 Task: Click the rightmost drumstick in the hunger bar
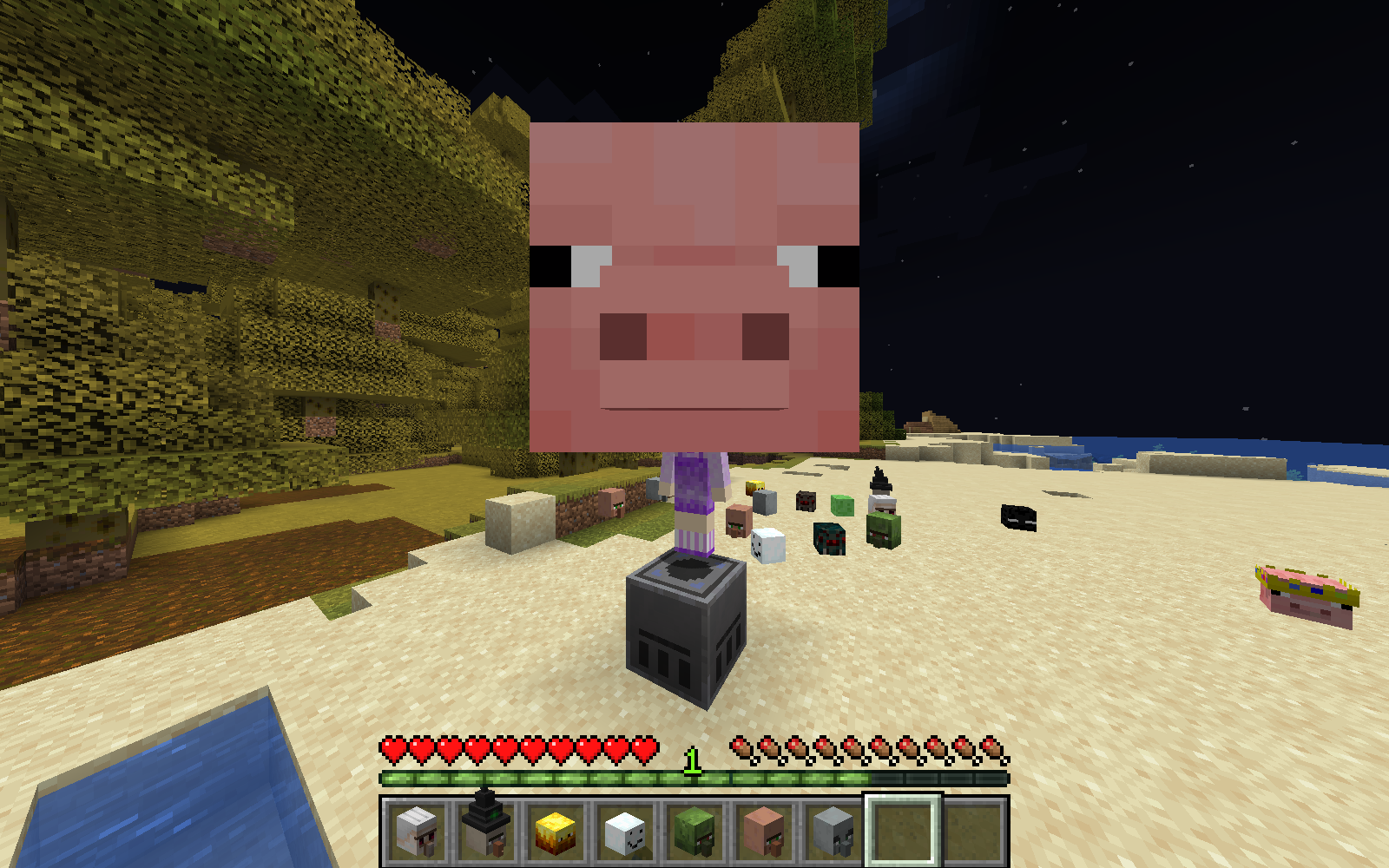pos(990,746)
